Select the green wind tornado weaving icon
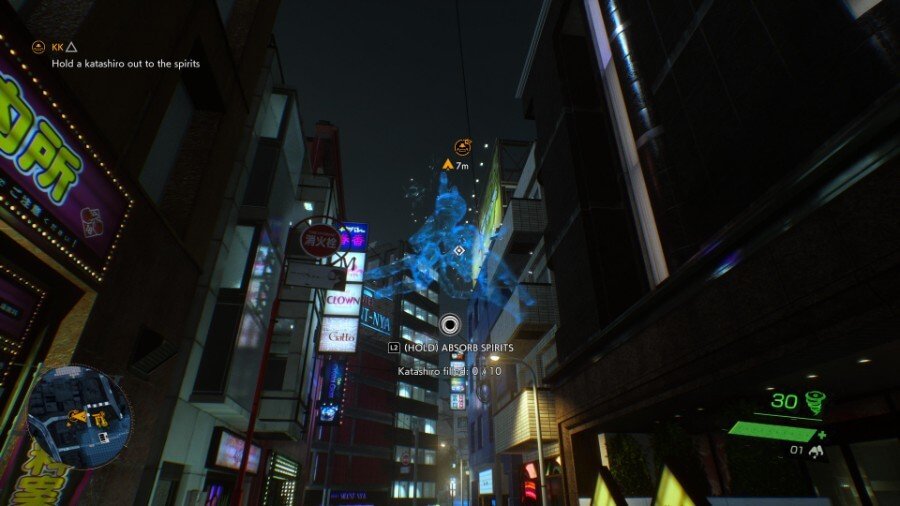 [817, 401]
